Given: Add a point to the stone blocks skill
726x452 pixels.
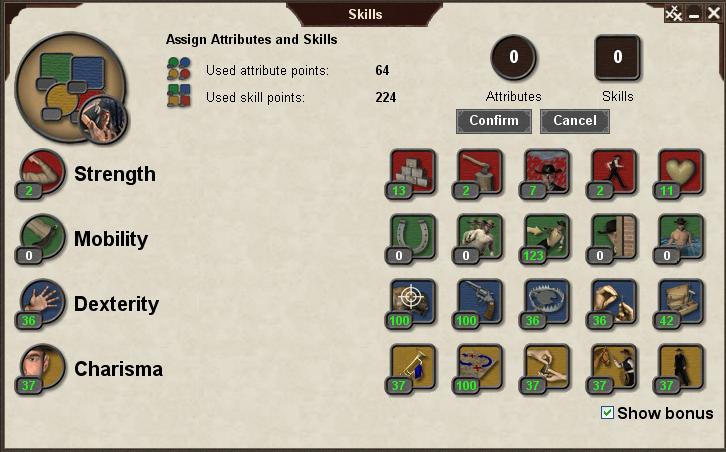Looking at the screenshot, I should coord(413,172).
